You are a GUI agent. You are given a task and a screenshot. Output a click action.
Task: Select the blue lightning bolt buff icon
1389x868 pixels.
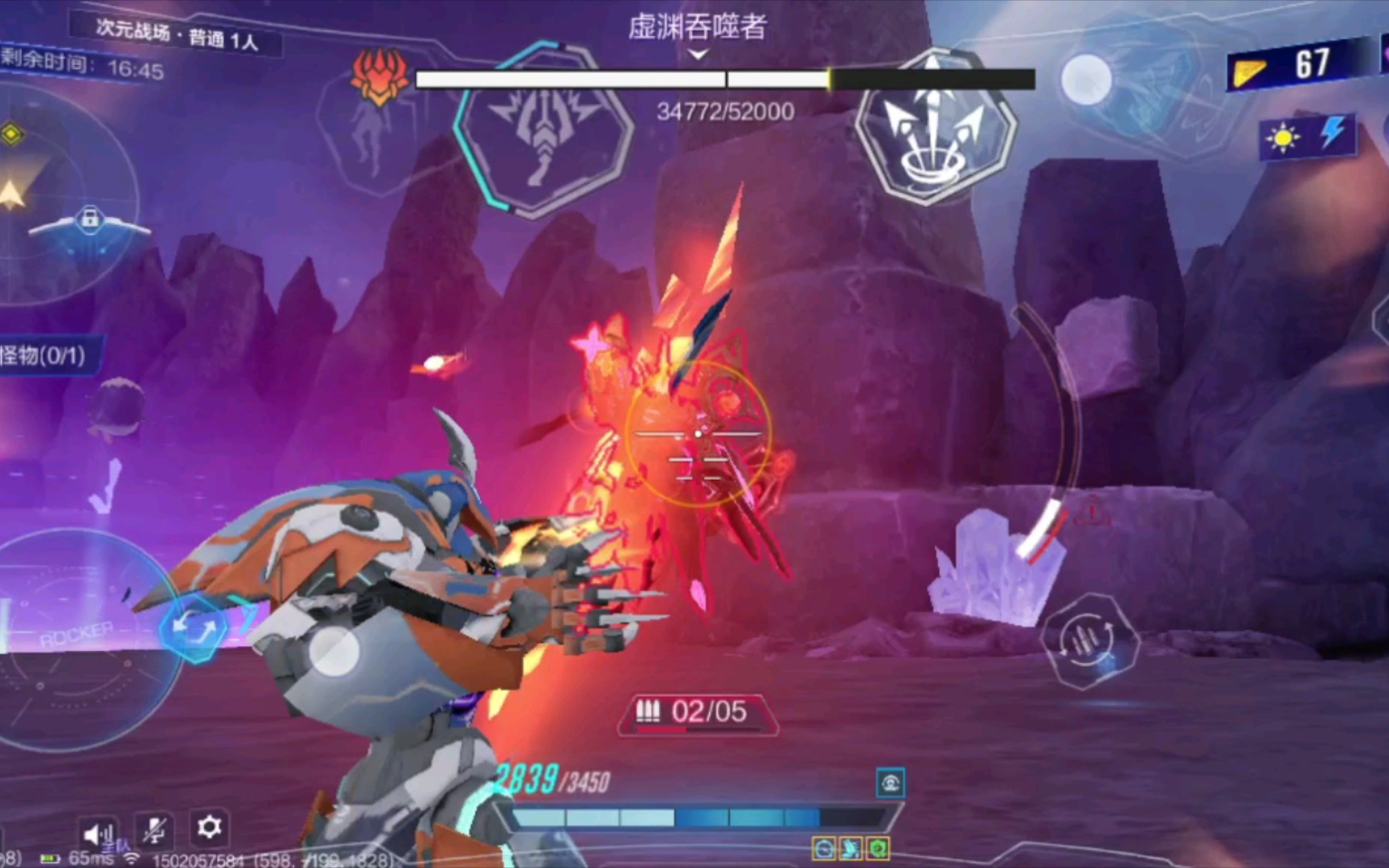[x=1332, y=133]
